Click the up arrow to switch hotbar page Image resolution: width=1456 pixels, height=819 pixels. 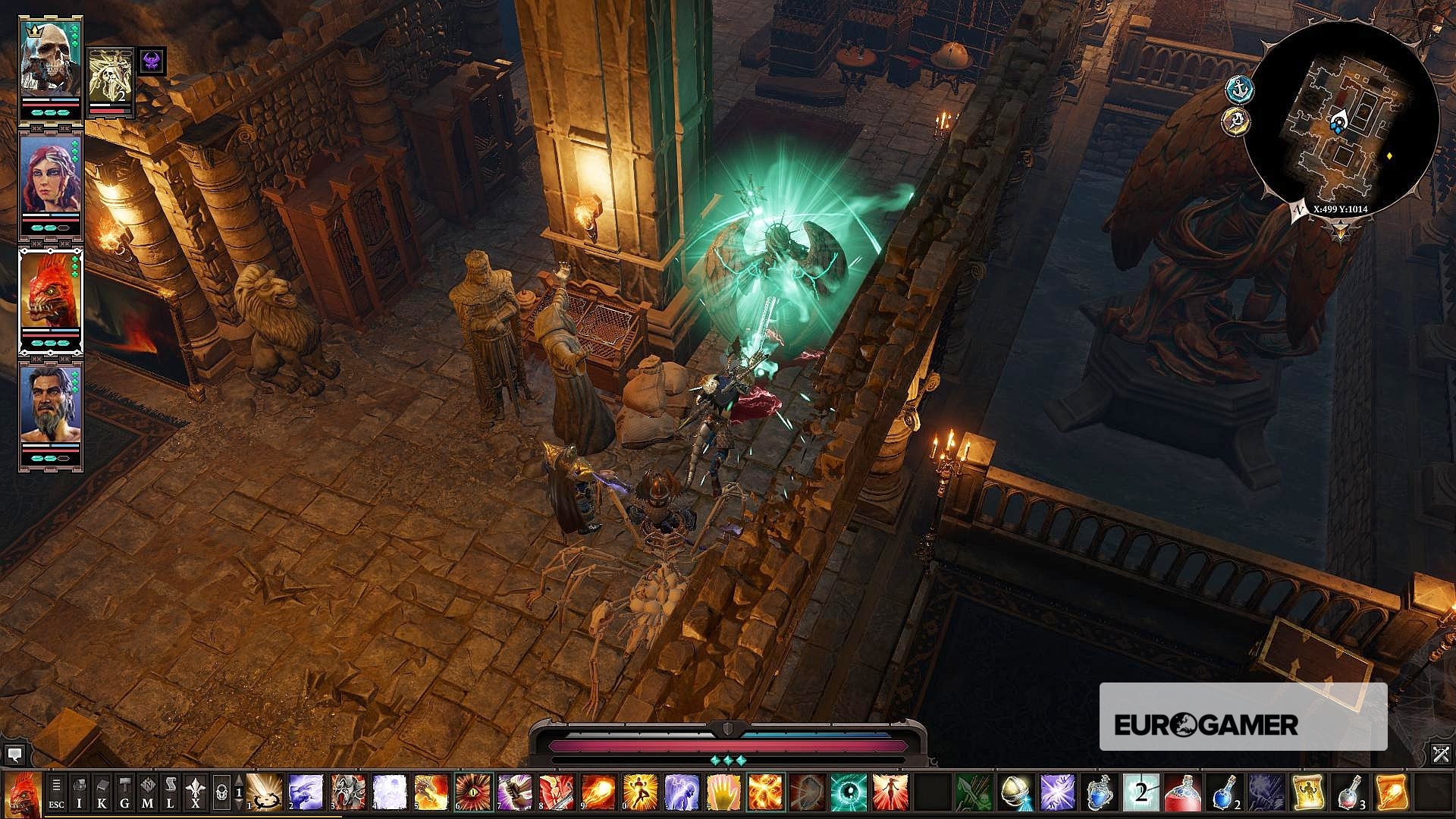[x=238, y=779]
